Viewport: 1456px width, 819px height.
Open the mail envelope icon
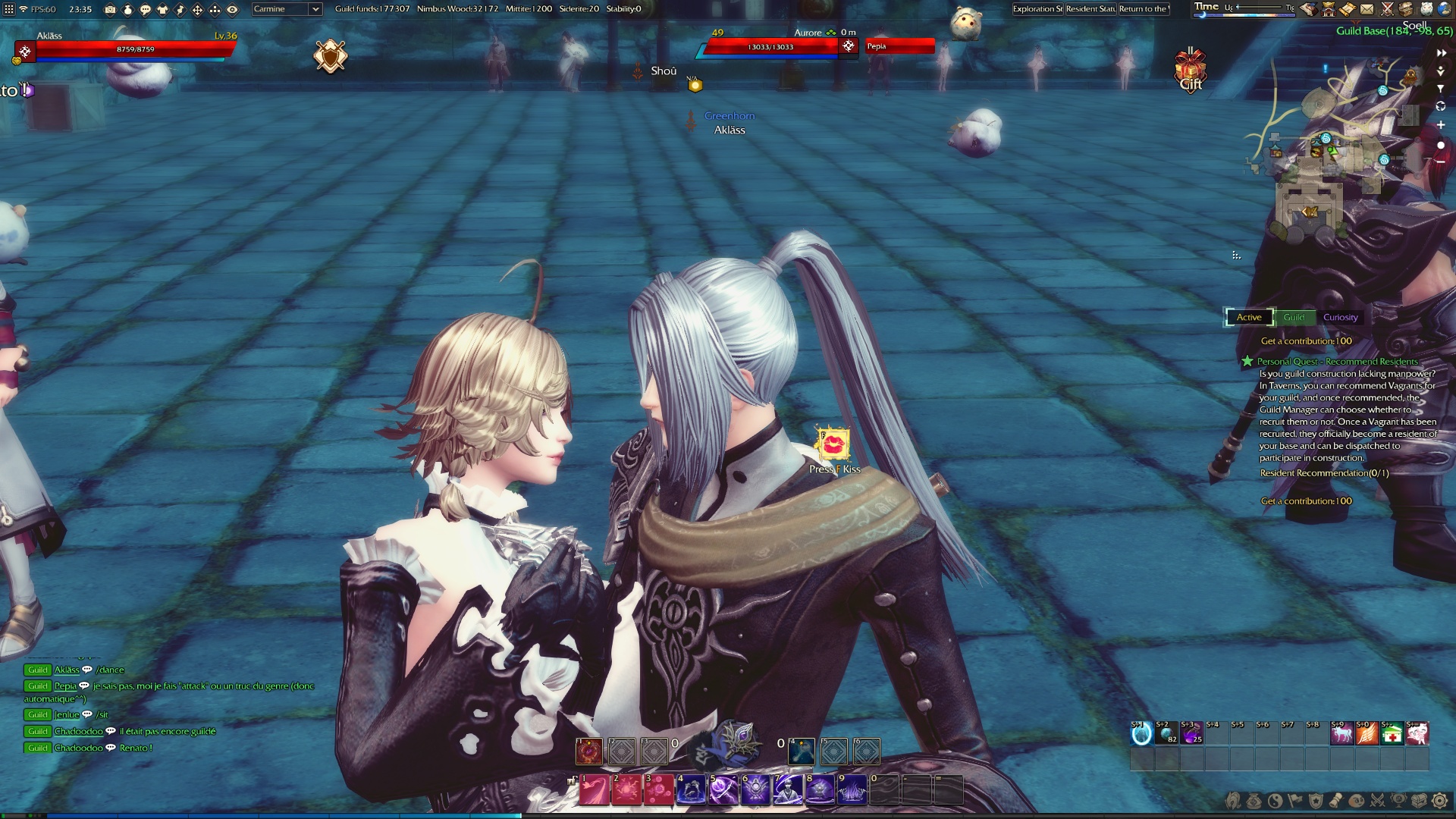coord(1367,9)
